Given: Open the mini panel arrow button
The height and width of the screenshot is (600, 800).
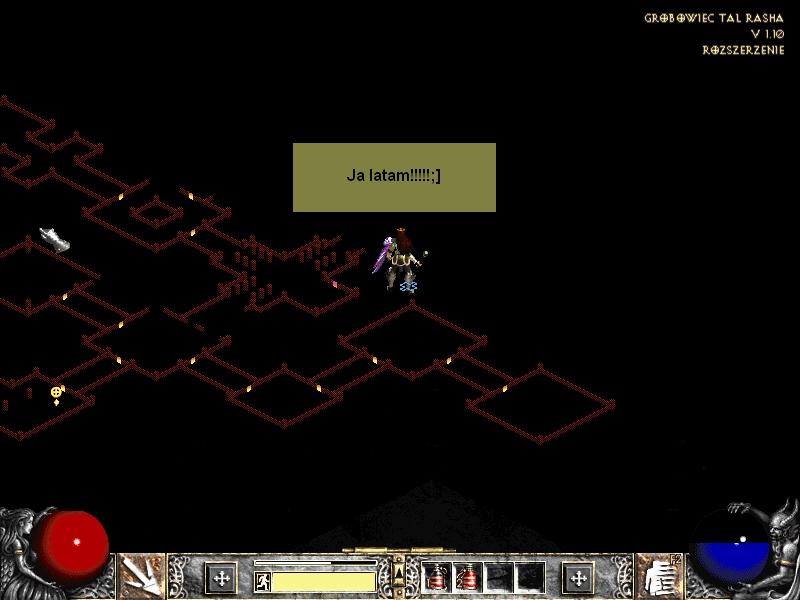Looking at the screenshot, I should 399,572.
